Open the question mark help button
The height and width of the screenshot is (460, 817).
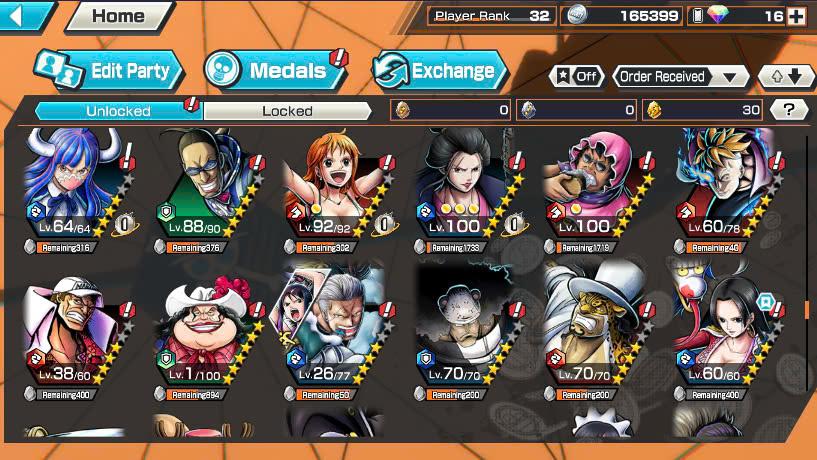tap(789, 110)
